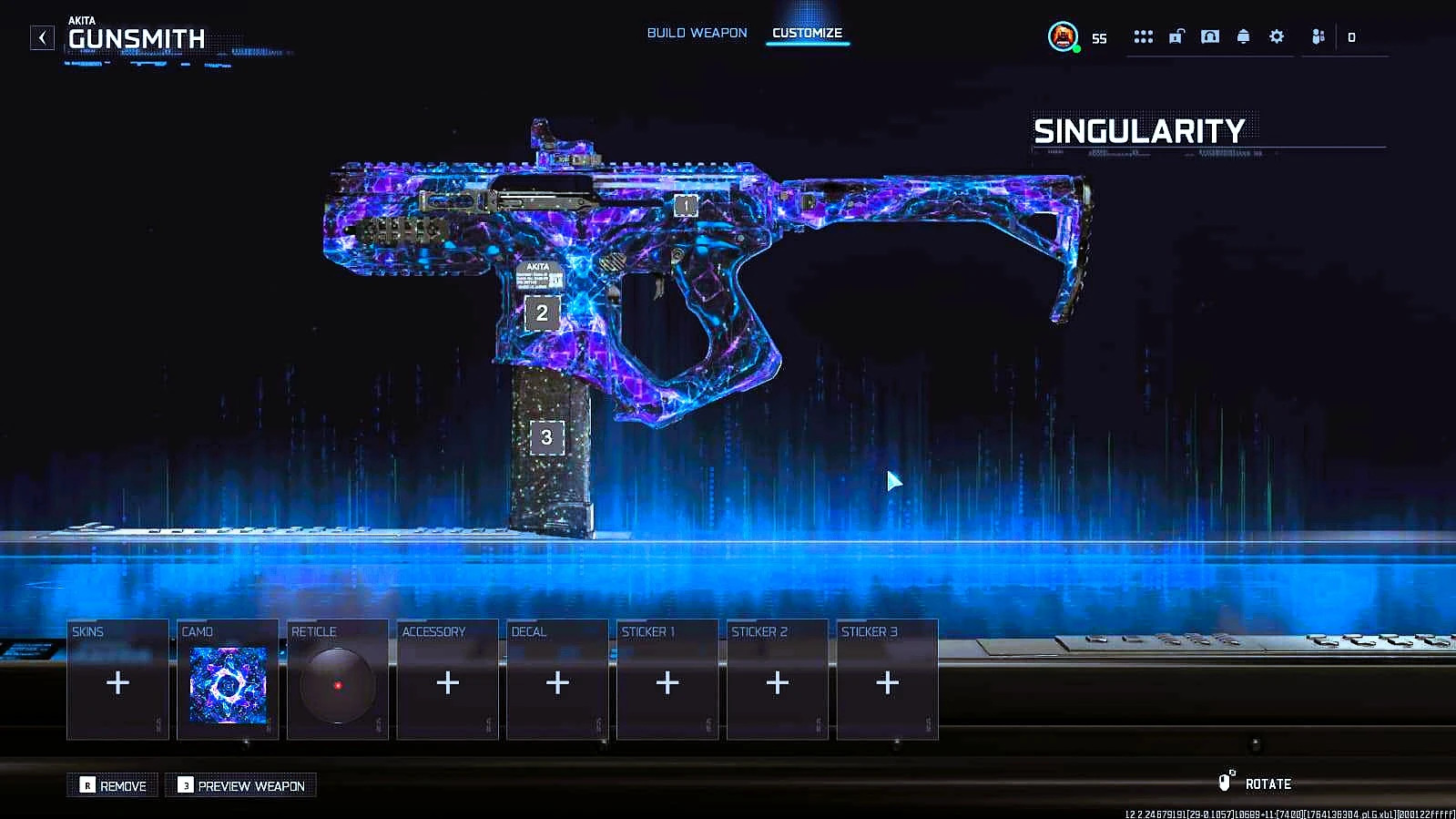Click the unlocked padlock icon in top bar
This screenshot has width=1456, height=819.
click(1176, 36)
